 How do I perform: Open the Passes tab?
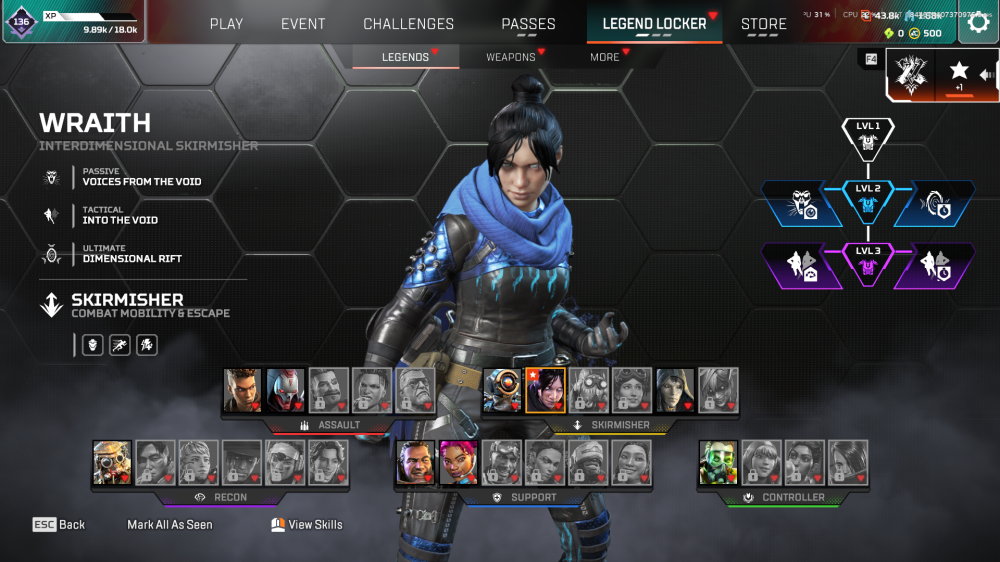click(x=528, y=24)
